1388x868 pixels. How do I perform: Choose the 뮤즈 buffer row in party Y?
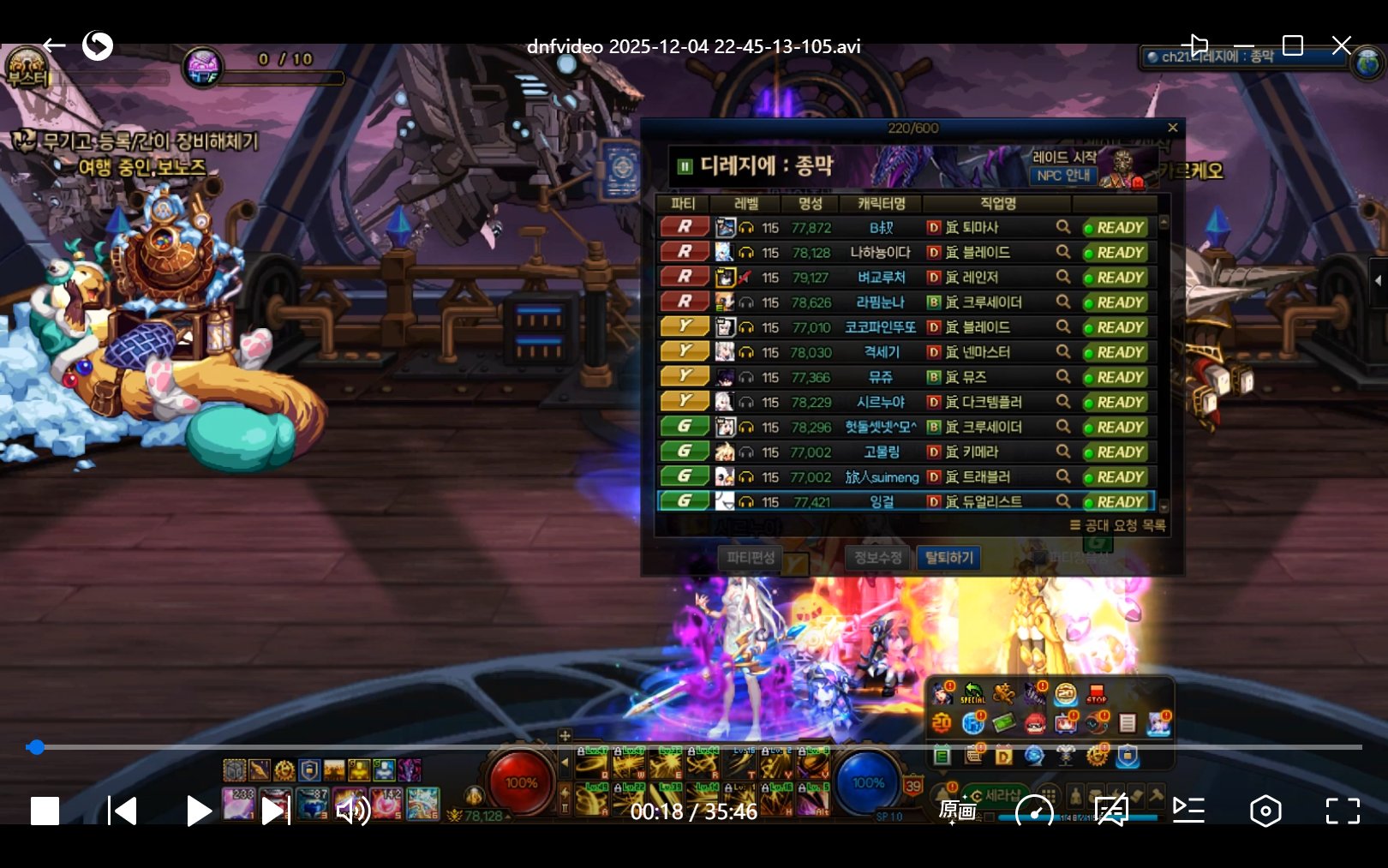[880, 377]
